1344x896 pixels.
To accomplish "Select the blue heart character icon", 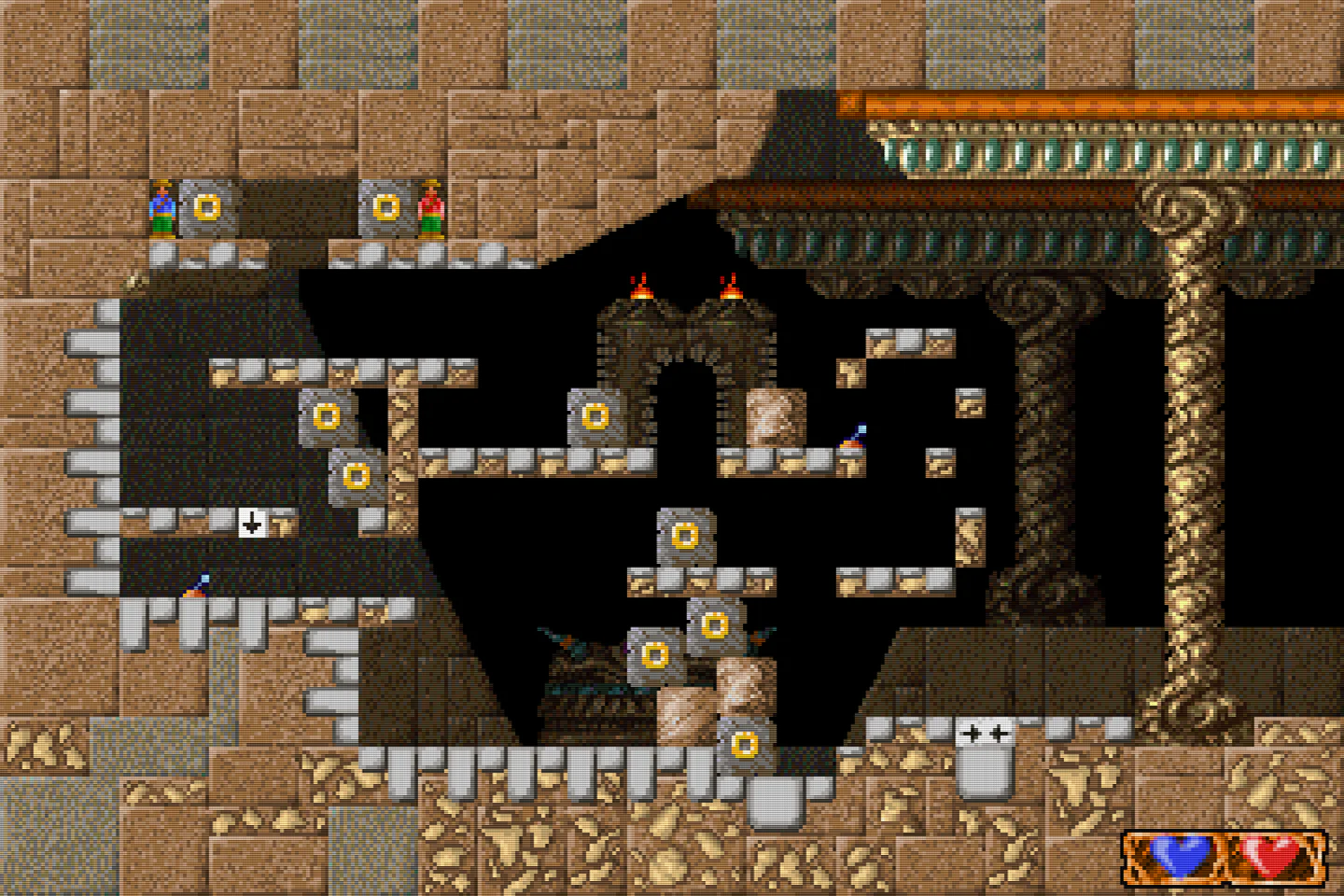I will [x=1181, y=854].
